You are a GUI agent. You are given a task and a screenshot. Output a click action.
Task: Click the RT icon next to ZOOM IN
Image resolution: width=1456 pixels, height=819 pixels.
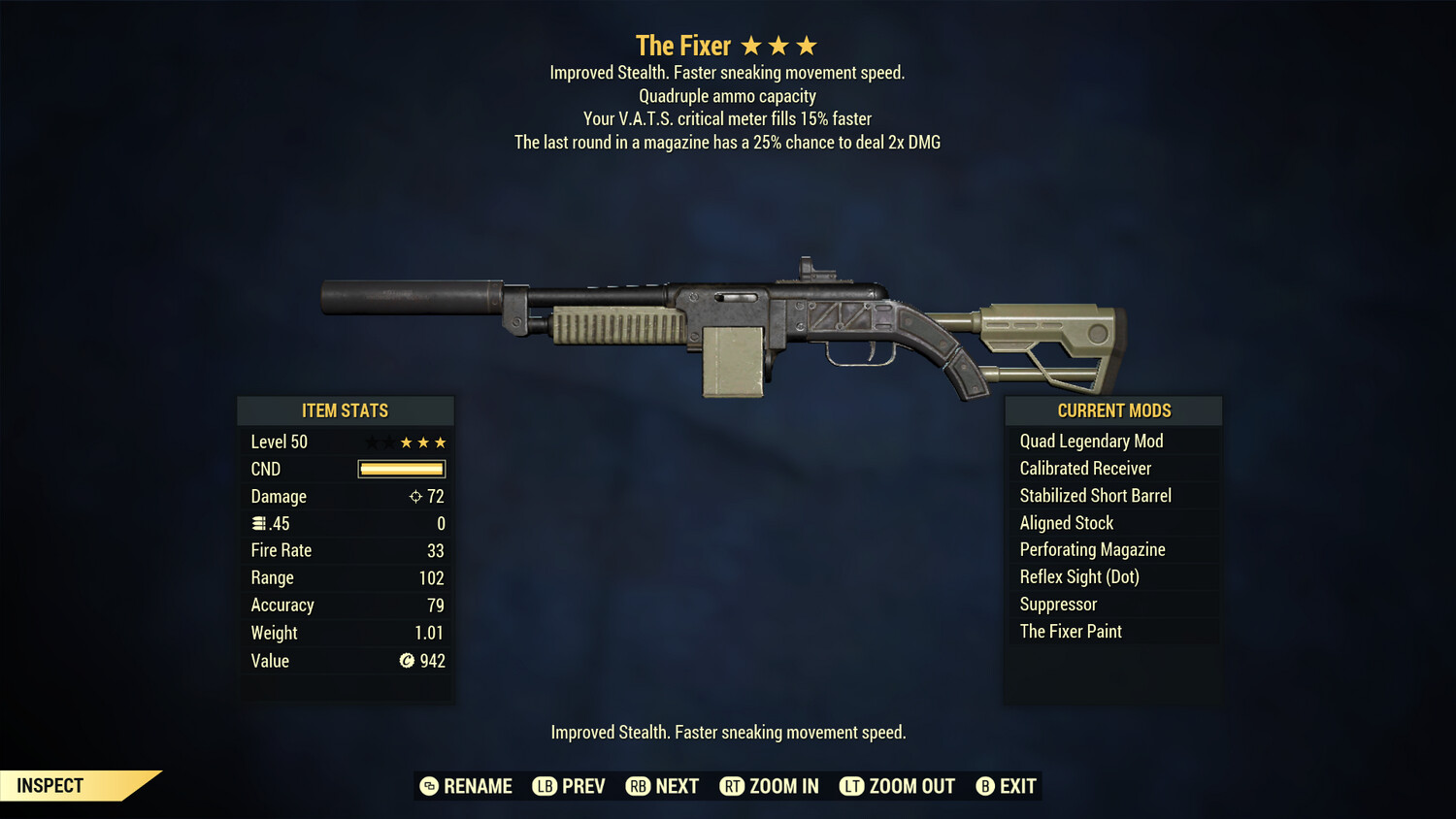point(733,786)
